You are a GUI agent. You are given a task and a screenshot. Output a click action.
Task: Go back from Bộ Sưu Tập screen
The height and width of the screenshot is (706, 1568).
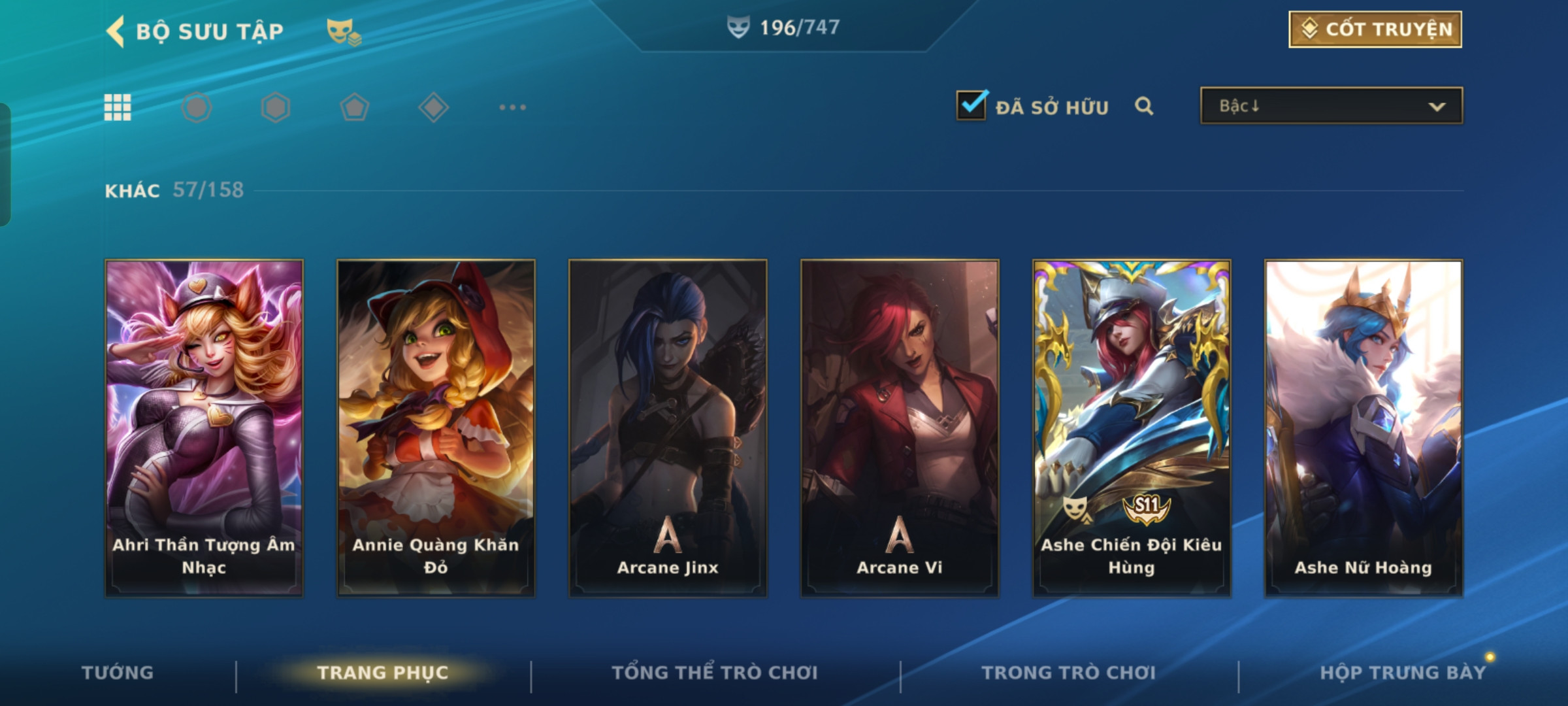(x=116, y=31)
